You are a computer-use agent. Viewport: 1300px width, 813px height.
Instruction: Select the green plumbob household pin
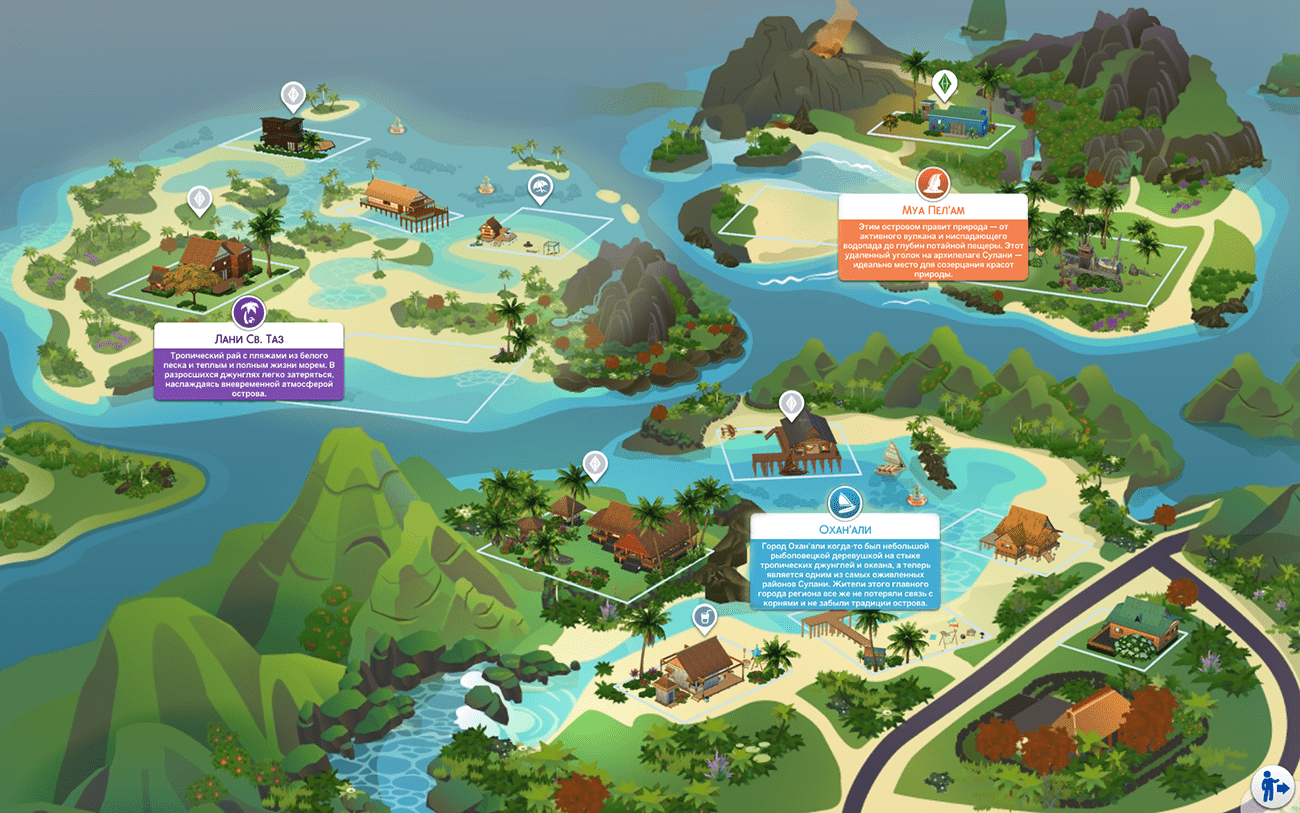click(x=943, y=83)
